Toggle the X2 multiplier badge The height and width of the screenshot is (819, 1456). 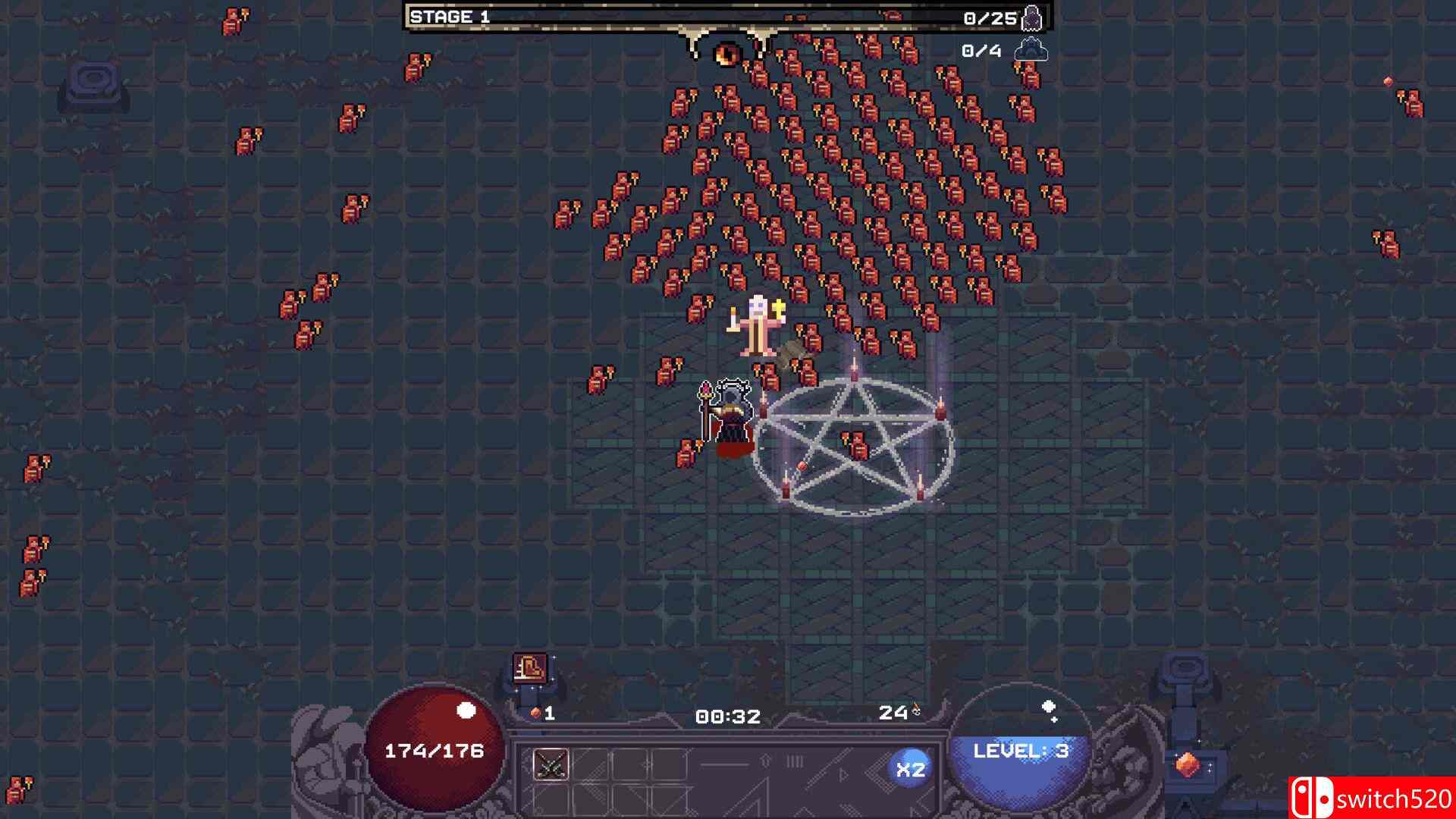(x=913, y=768)
